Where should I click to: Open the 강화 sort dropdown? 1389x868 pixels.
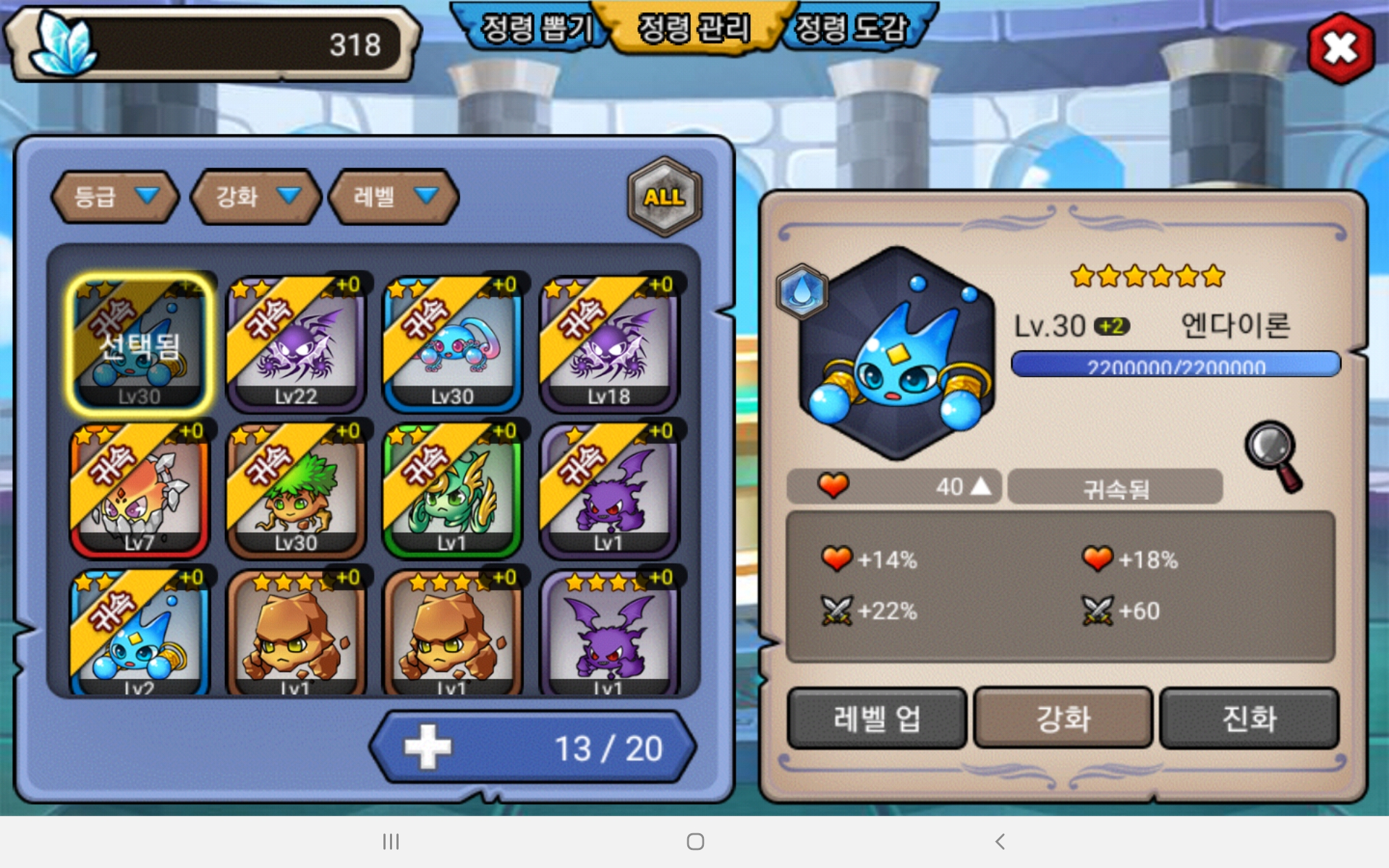[x=255, y=197]
